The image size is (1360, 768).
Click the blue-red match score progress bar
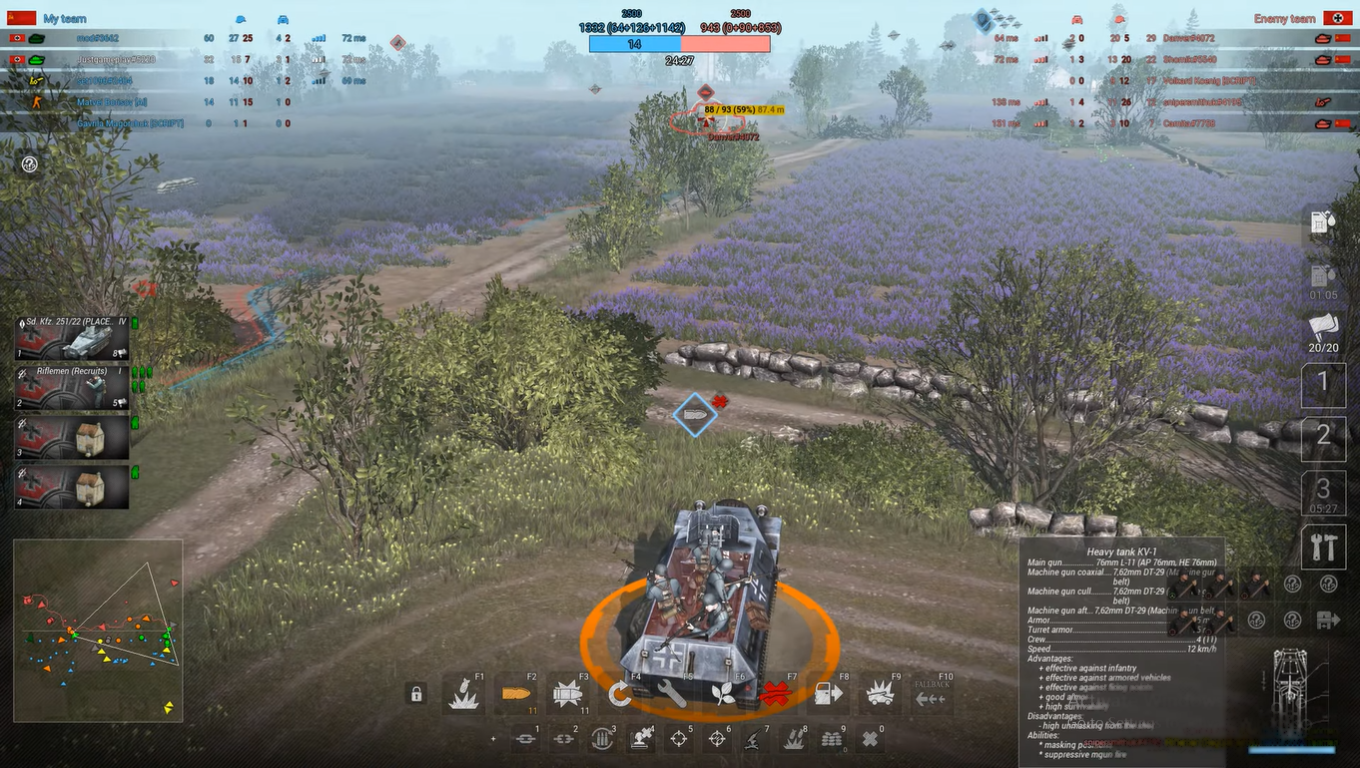(x=680, y=44)
